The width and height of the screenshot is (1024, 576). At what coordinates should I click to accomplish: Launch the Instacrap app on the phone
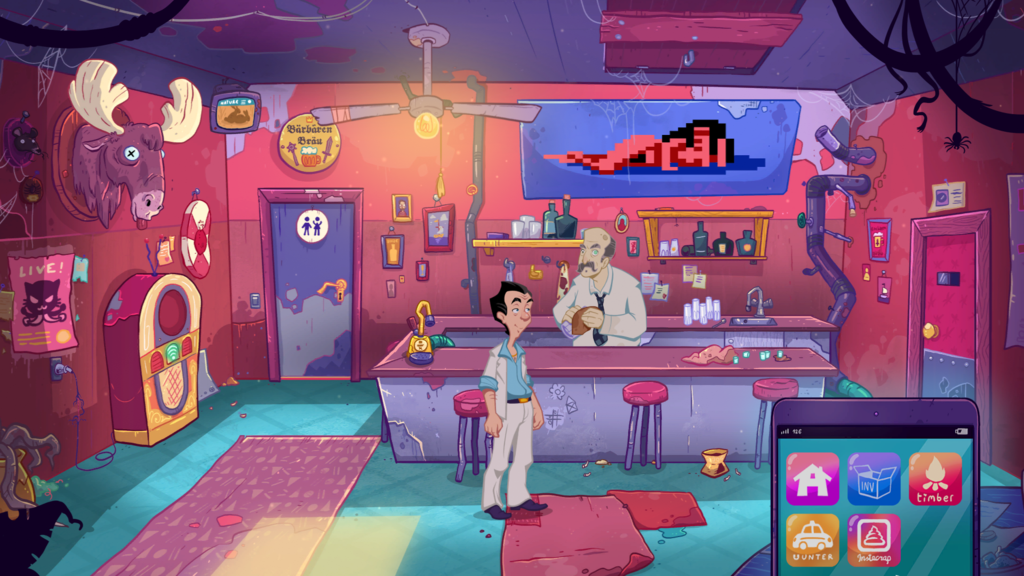[x=874, y=541]
